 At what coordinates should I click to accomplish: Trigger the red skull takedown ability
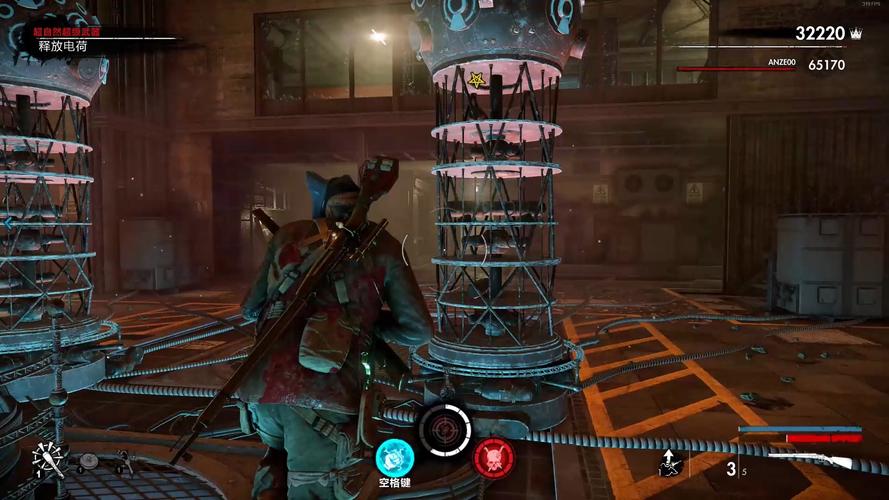tap(493, 457)
